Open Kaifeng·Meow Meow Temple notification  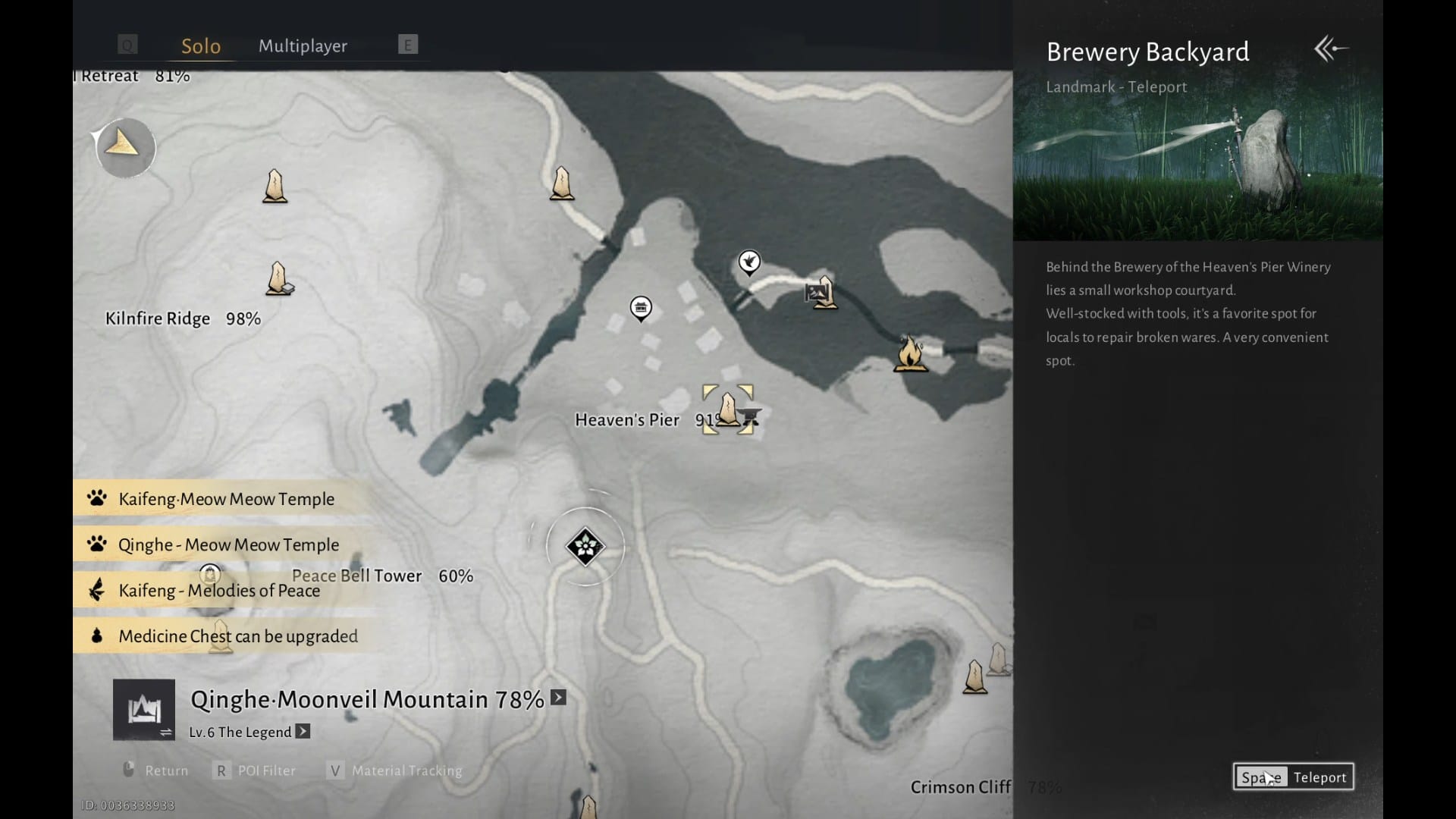[226, 499]
